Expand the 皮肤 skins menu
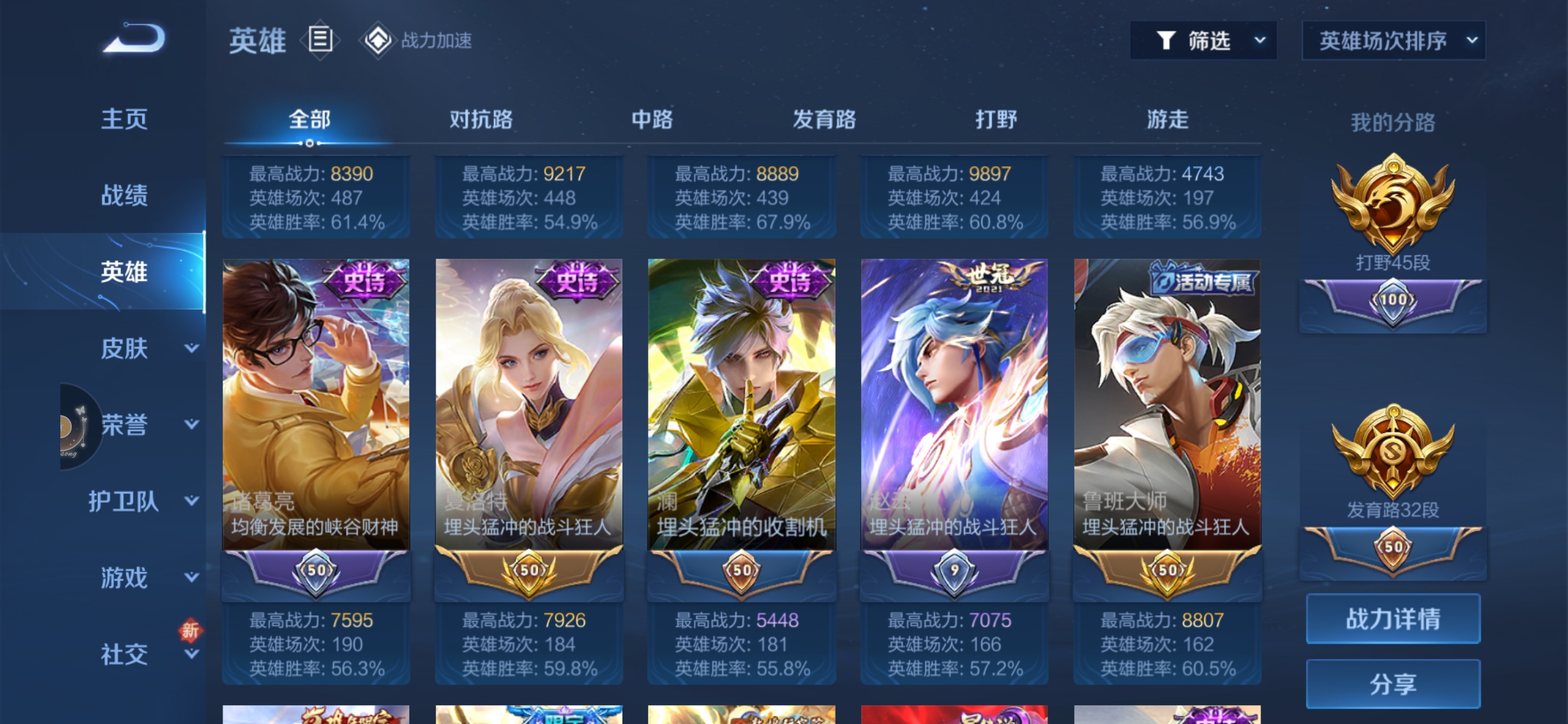The width and height of the screenshot is (1568, 724). pyautogui.click(x=143, y=348)
